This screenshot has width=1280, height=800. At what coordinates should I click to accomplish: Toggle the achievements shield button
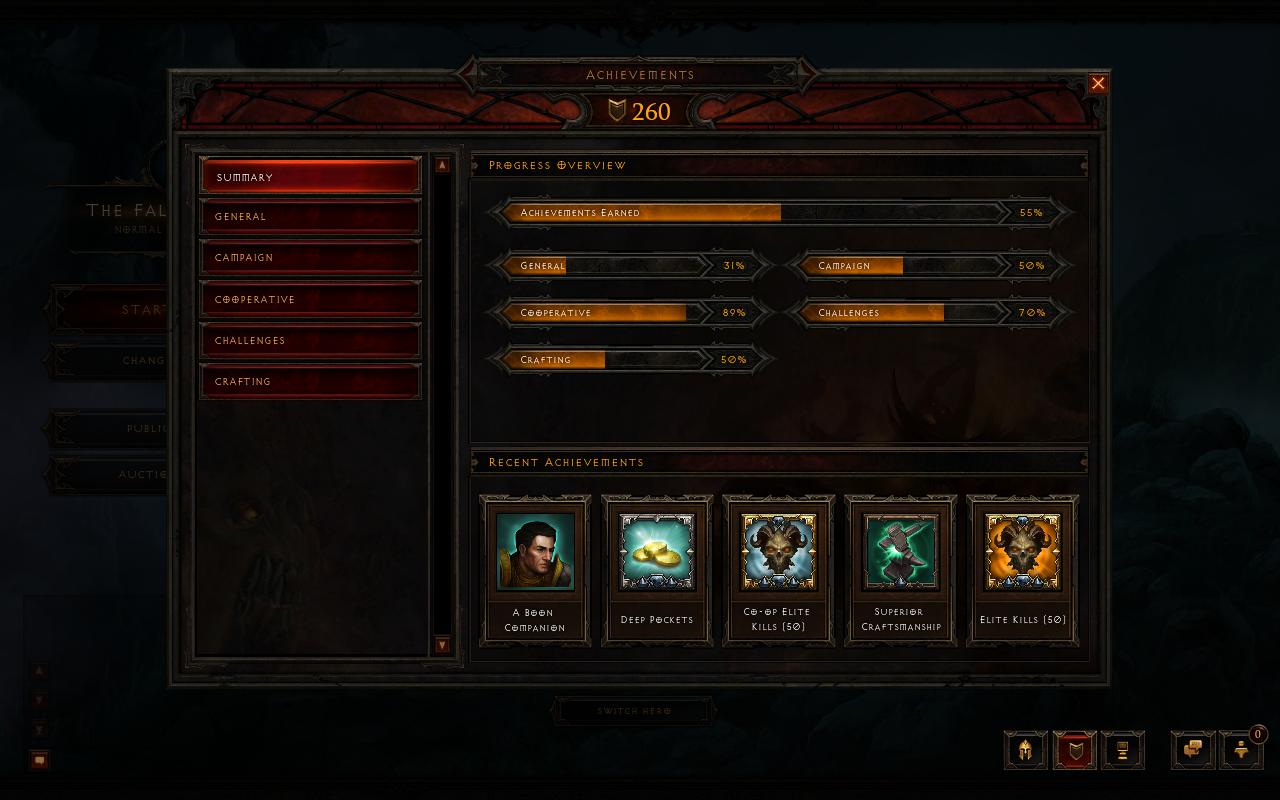click(1074, 750)
